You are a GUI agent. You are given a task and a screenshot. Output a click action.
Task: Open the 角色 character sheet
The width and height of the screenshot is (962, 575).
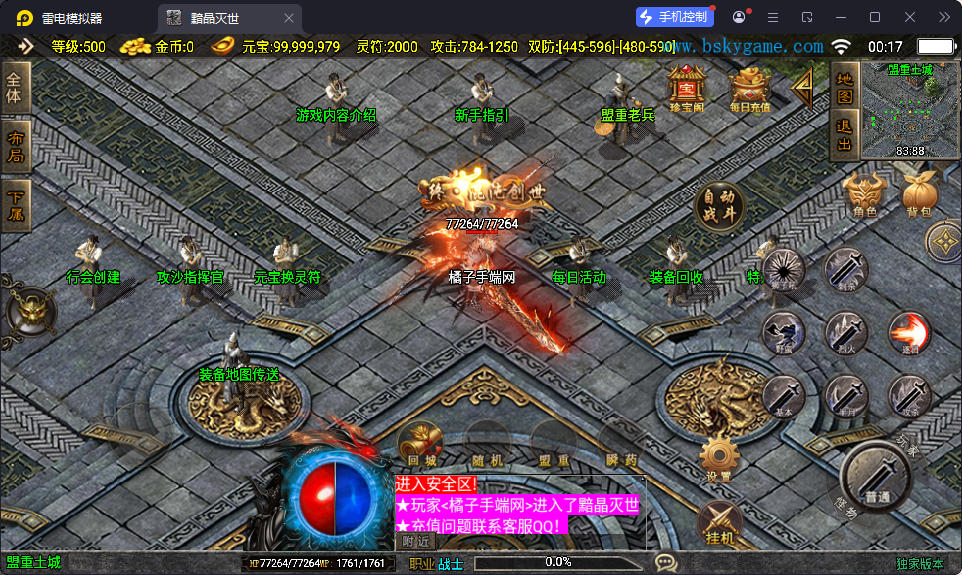[864, 193]
